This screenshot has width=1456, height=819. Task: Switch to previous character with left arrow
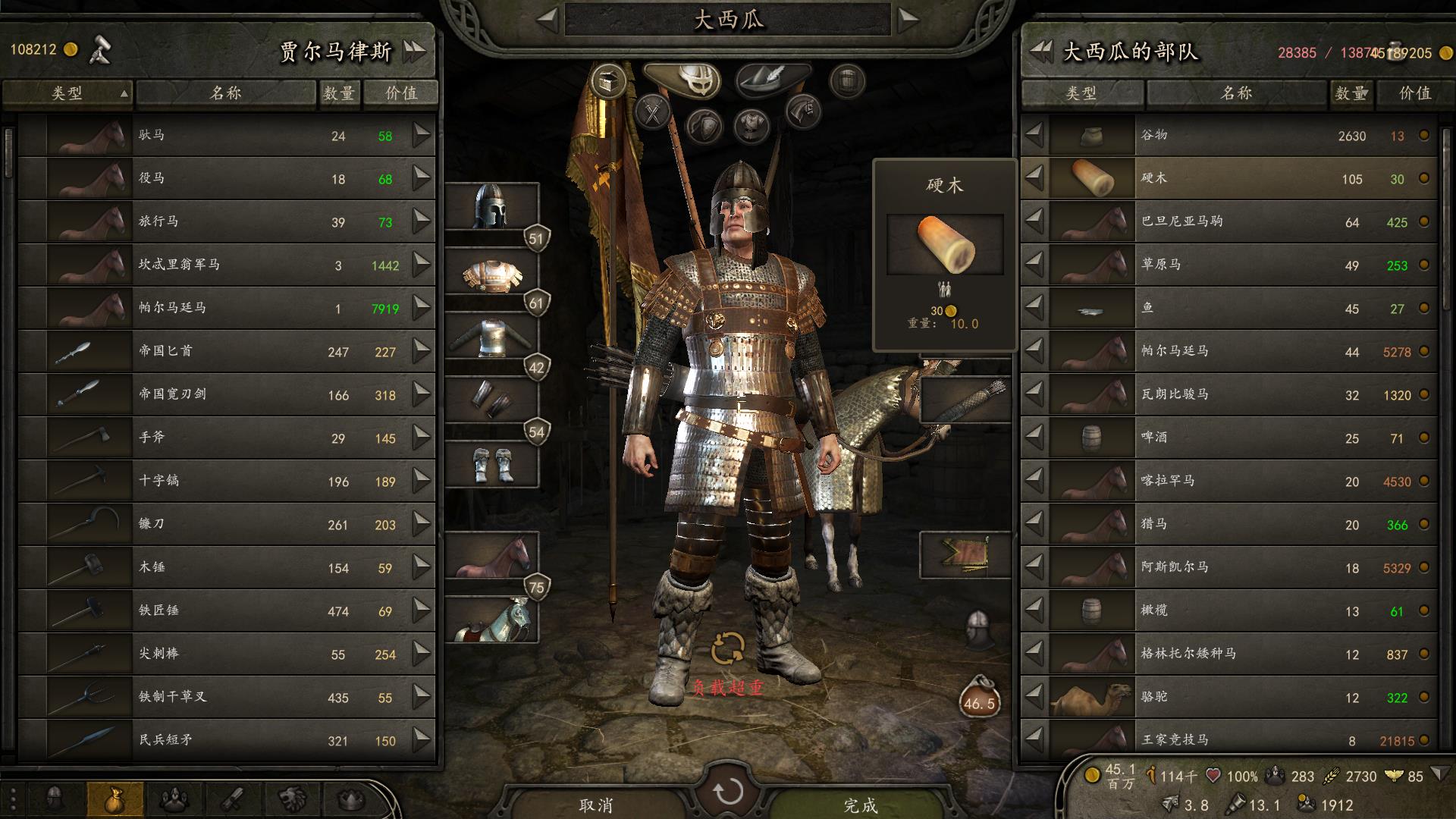(547, 20)
